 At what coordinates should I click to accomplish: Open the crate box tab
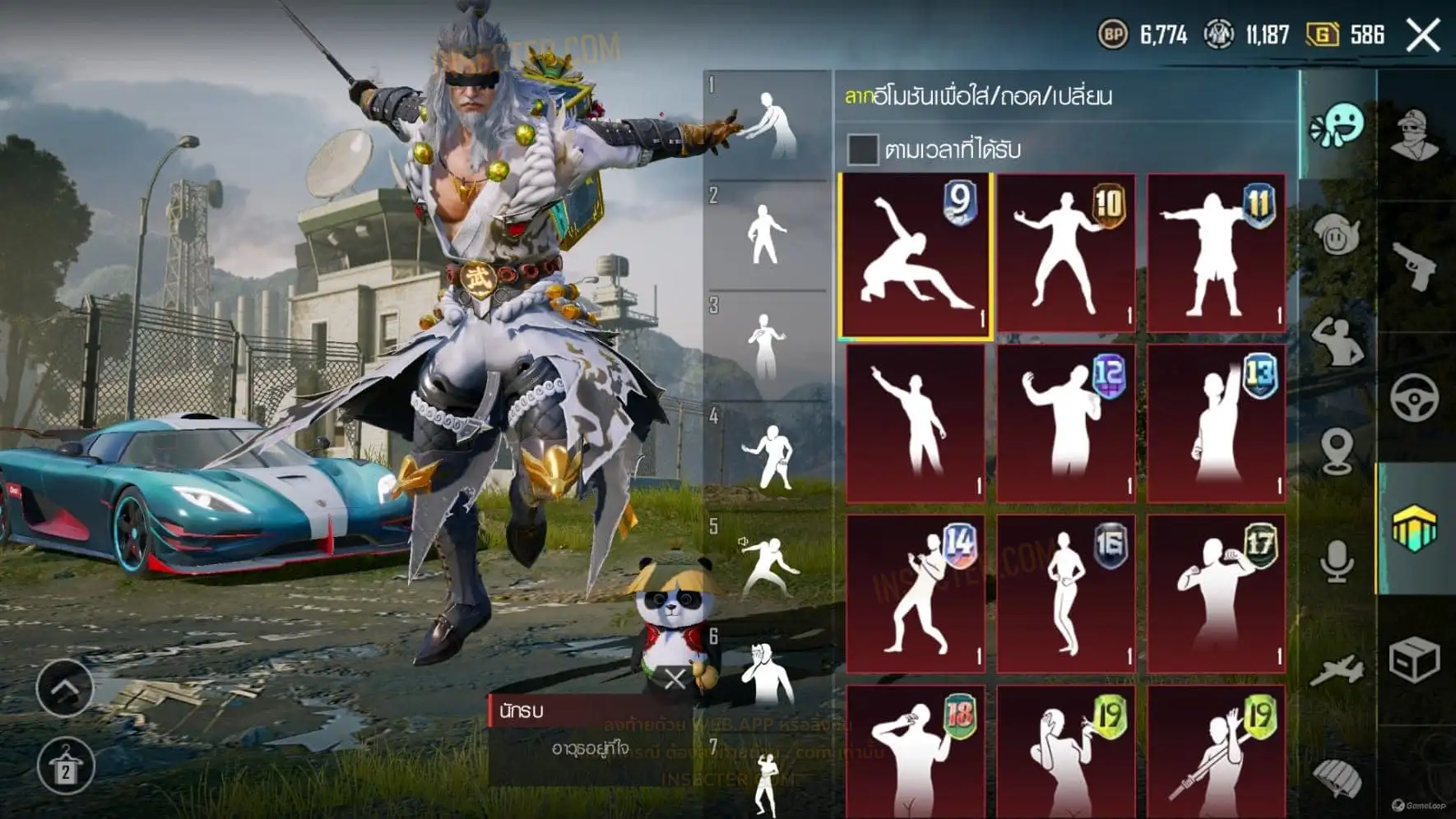click(x=1415, y=659)
